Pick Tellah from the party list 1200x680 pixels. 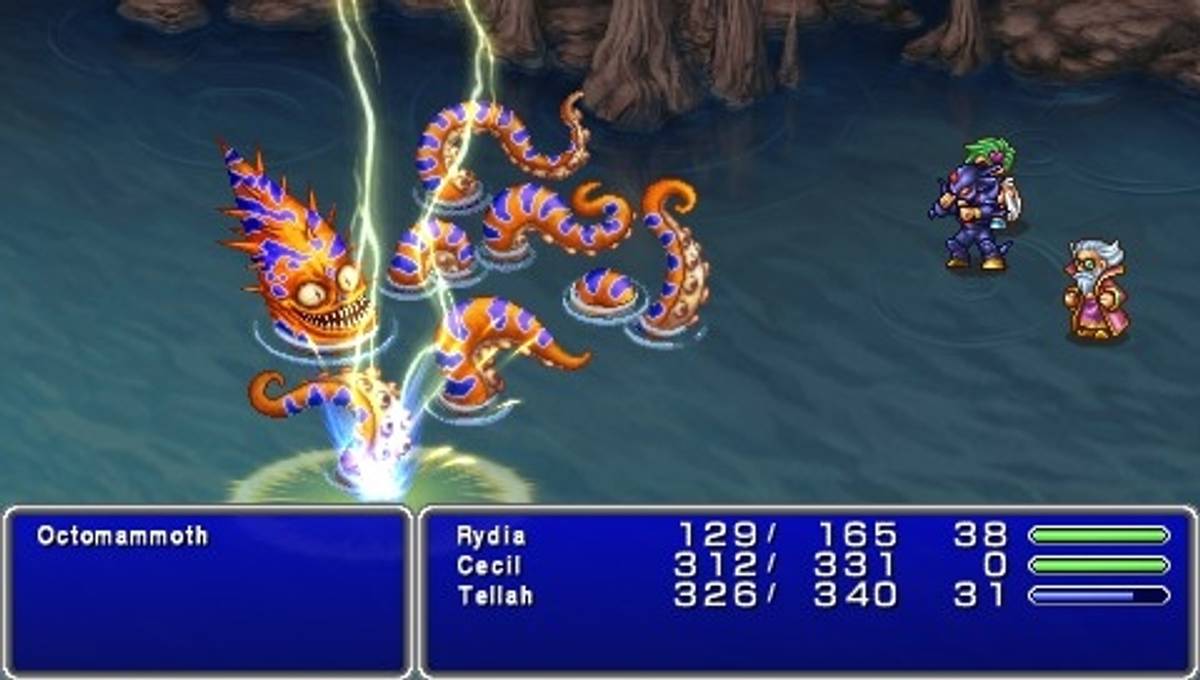(x=495, y=596)
